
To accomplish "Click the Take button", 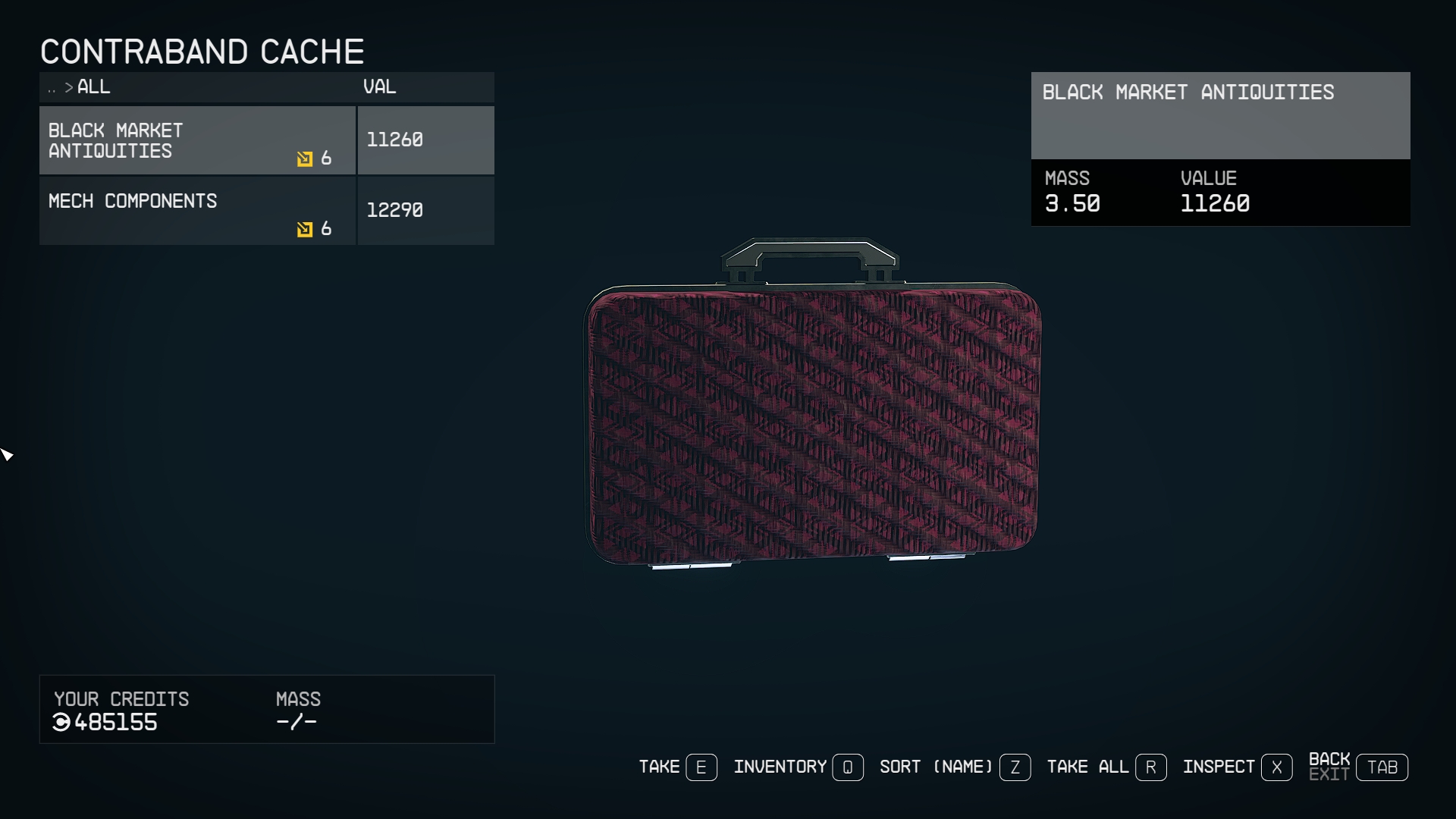I will pos(677,767).
